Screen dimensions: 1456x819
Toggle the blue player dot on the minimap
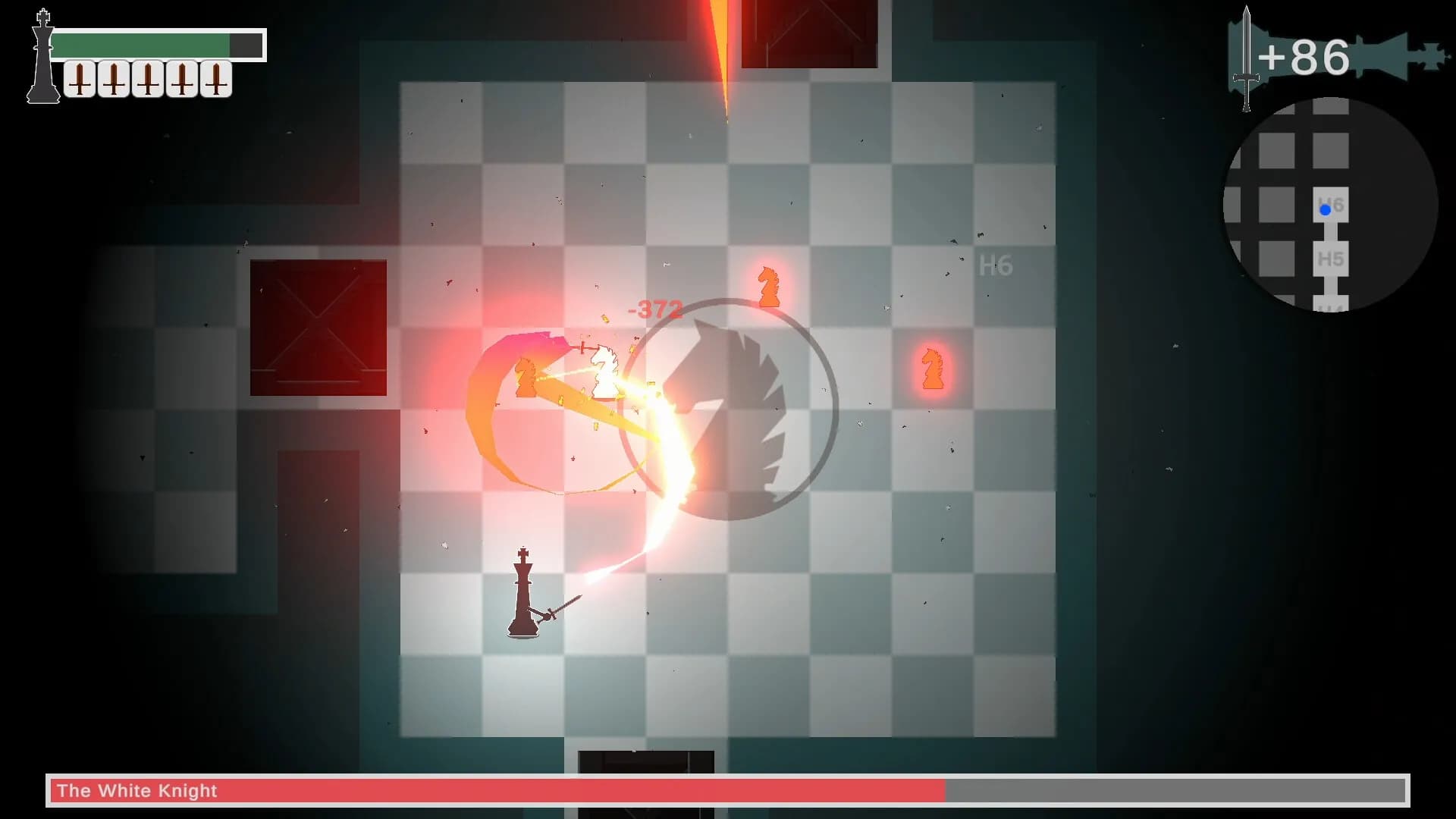click(1324, 209)
